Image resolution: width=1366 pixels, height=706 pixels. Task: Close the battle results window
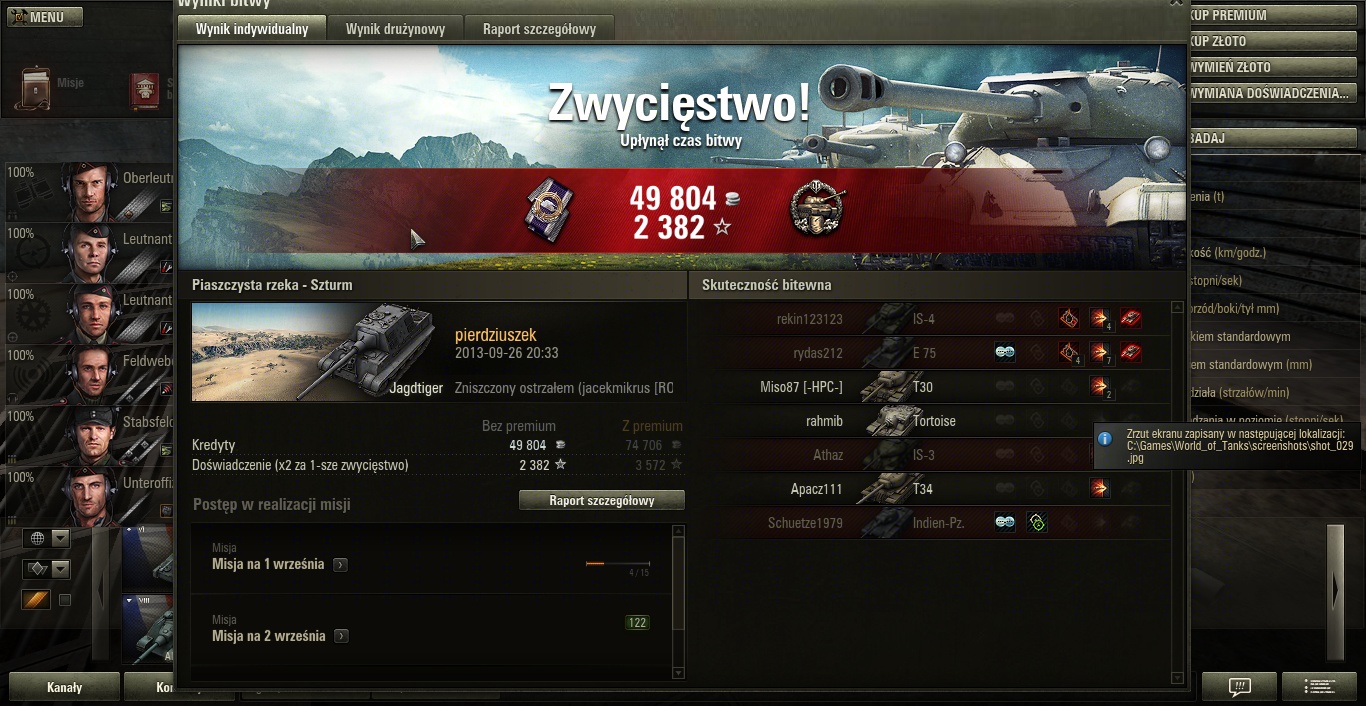coord(1176,4)
